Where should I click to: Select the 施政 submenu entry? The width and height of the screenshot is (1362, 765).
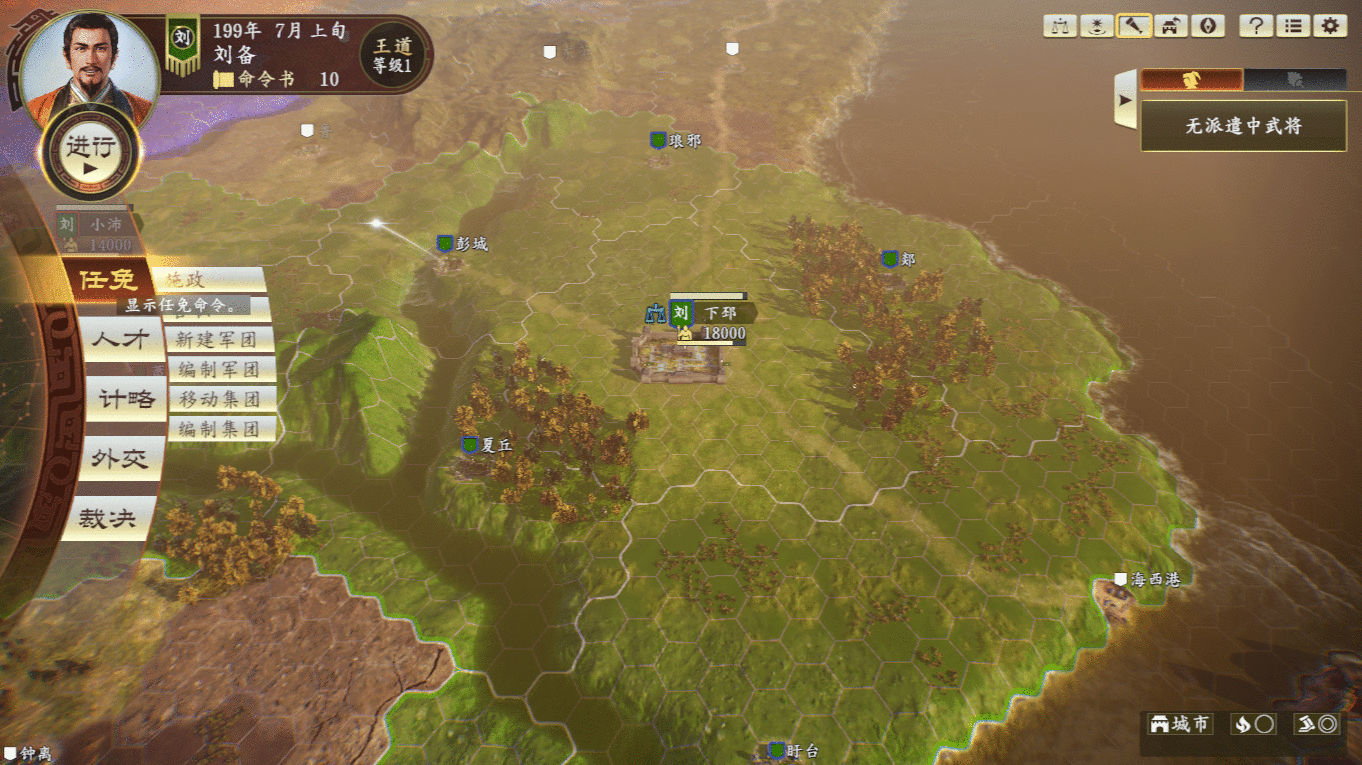point(214,280)
